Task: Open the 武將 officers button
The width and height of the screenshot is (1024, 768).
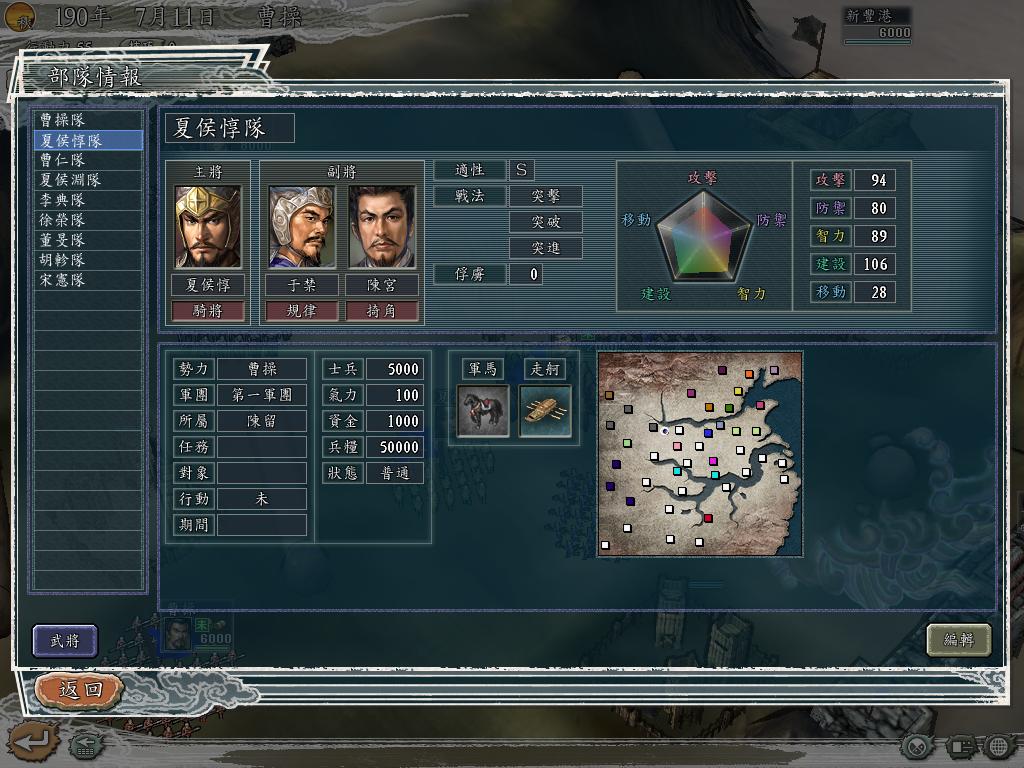Action: (65, 641)
